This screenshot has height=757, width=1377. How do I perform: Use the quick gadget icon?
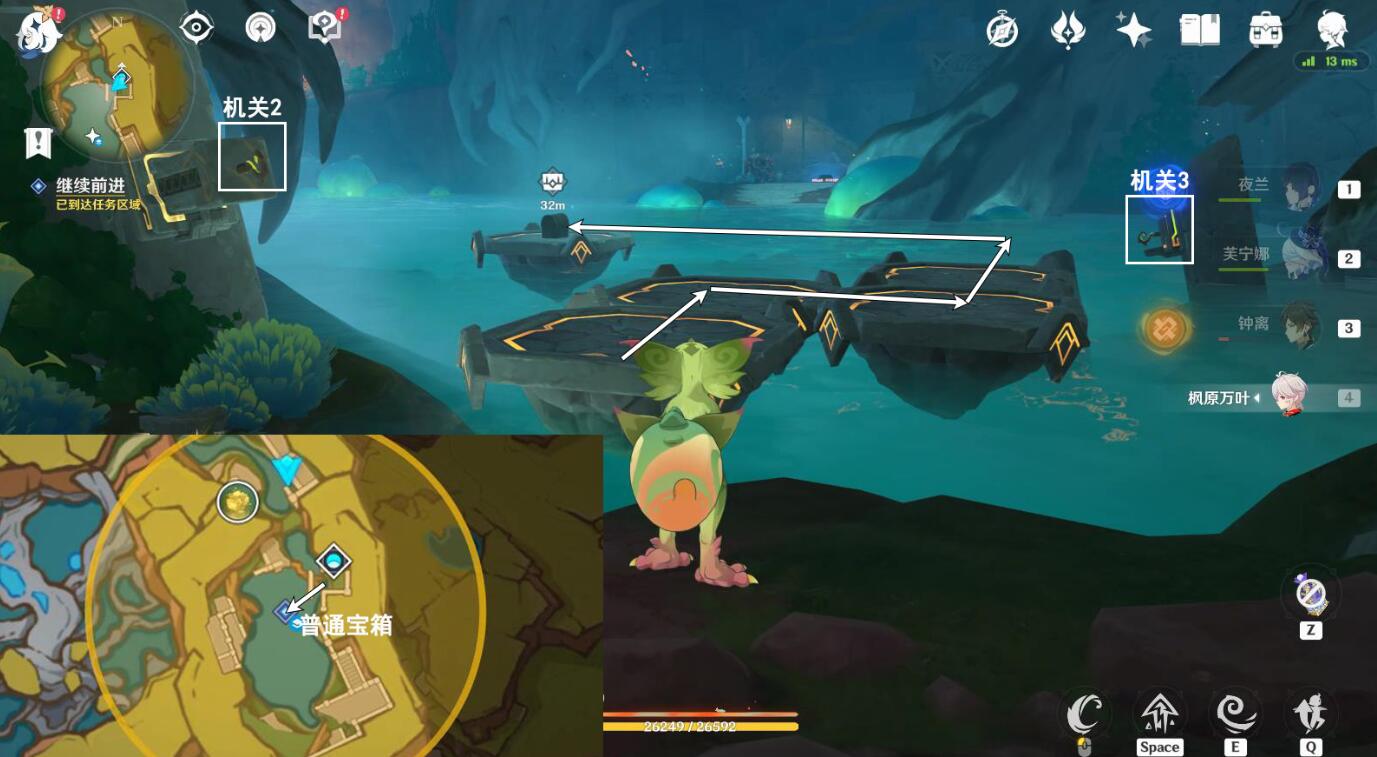click(1310, 594)
